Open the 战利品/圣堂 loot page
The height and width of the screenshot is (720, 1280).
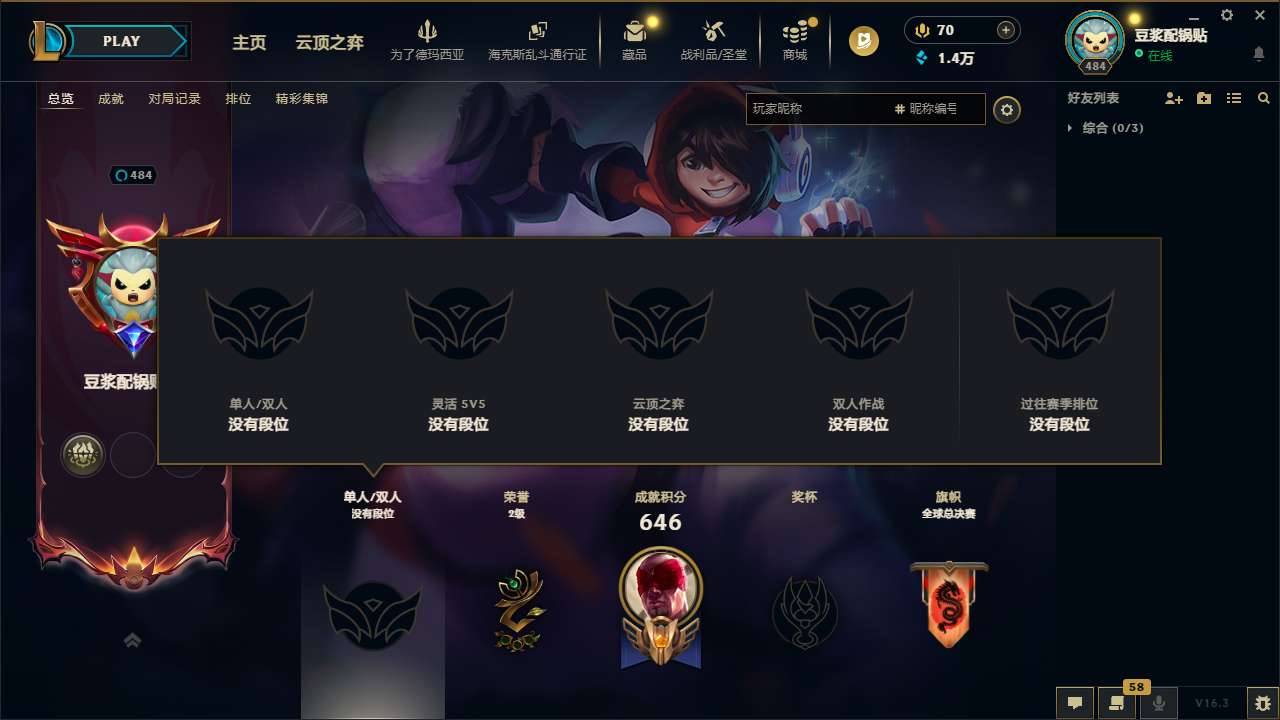(713, 40)
